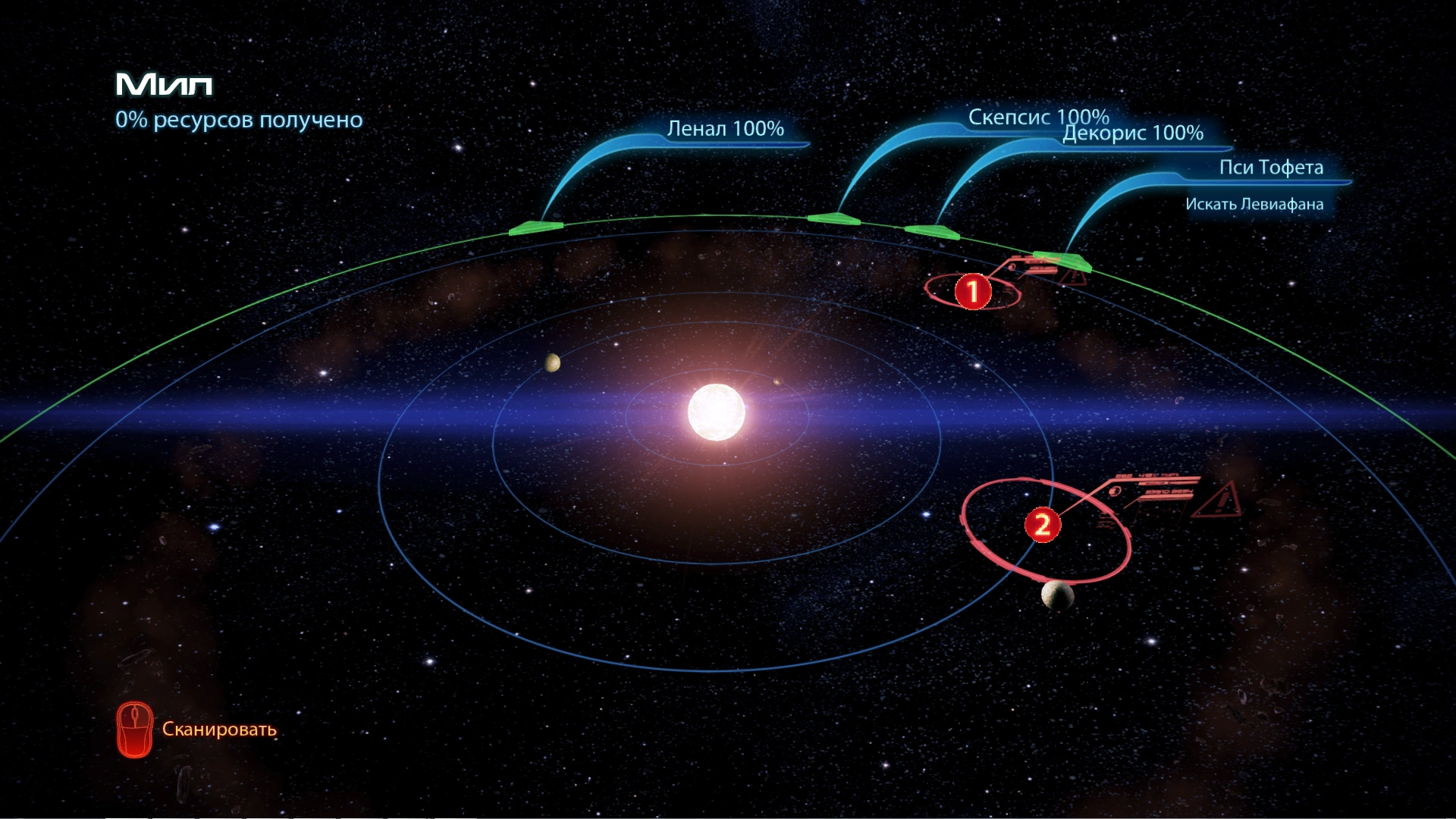1456x819 pixels.
Task: Click the Искать Левиафана mission objective
Action: click(1254, 204)
